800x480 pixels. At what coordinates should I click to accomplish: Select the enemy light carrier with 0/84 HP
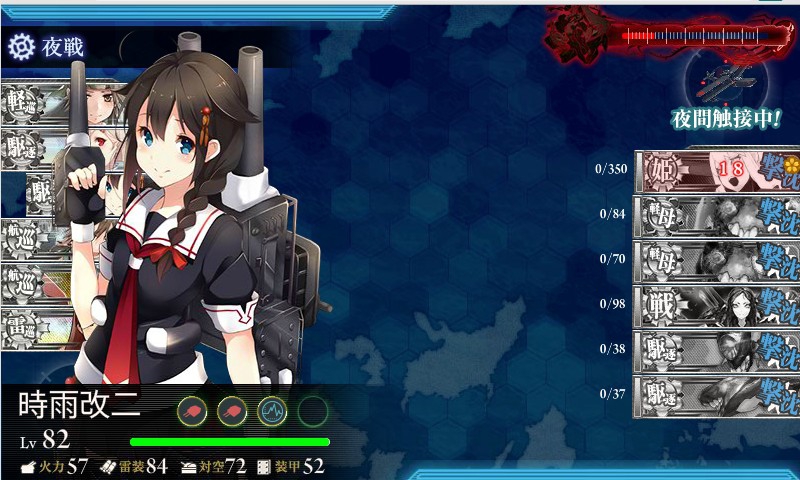tap(716, 214)
